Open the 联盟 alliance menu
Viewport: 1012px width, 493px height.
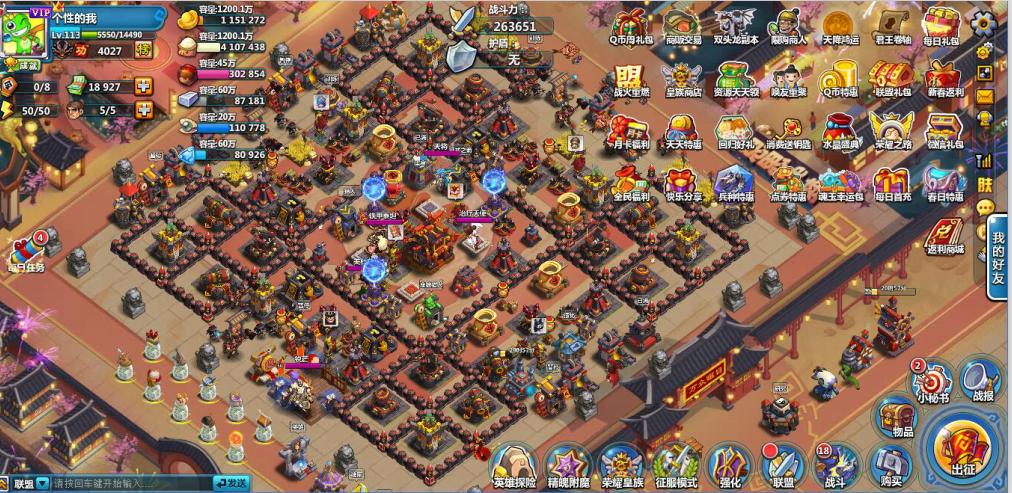[781, 465]
